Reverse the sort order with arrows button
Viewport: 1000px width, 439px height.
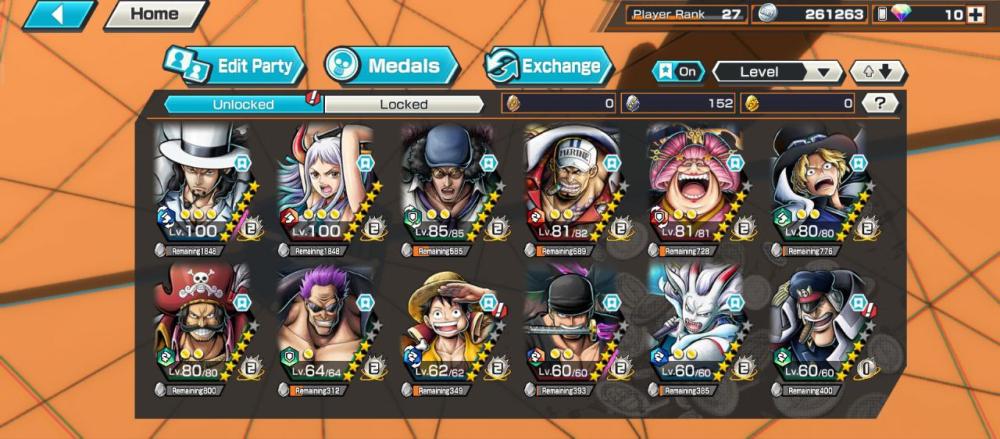[x=877, y=72]
